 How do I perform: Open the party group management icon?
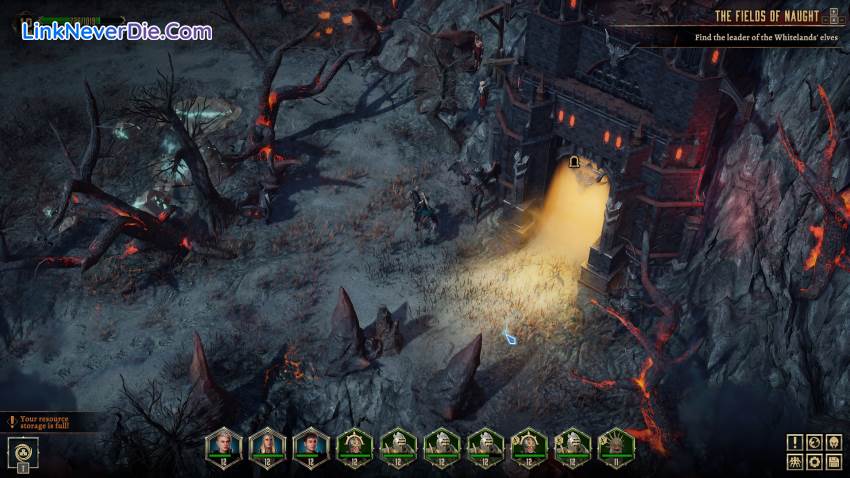794,461
